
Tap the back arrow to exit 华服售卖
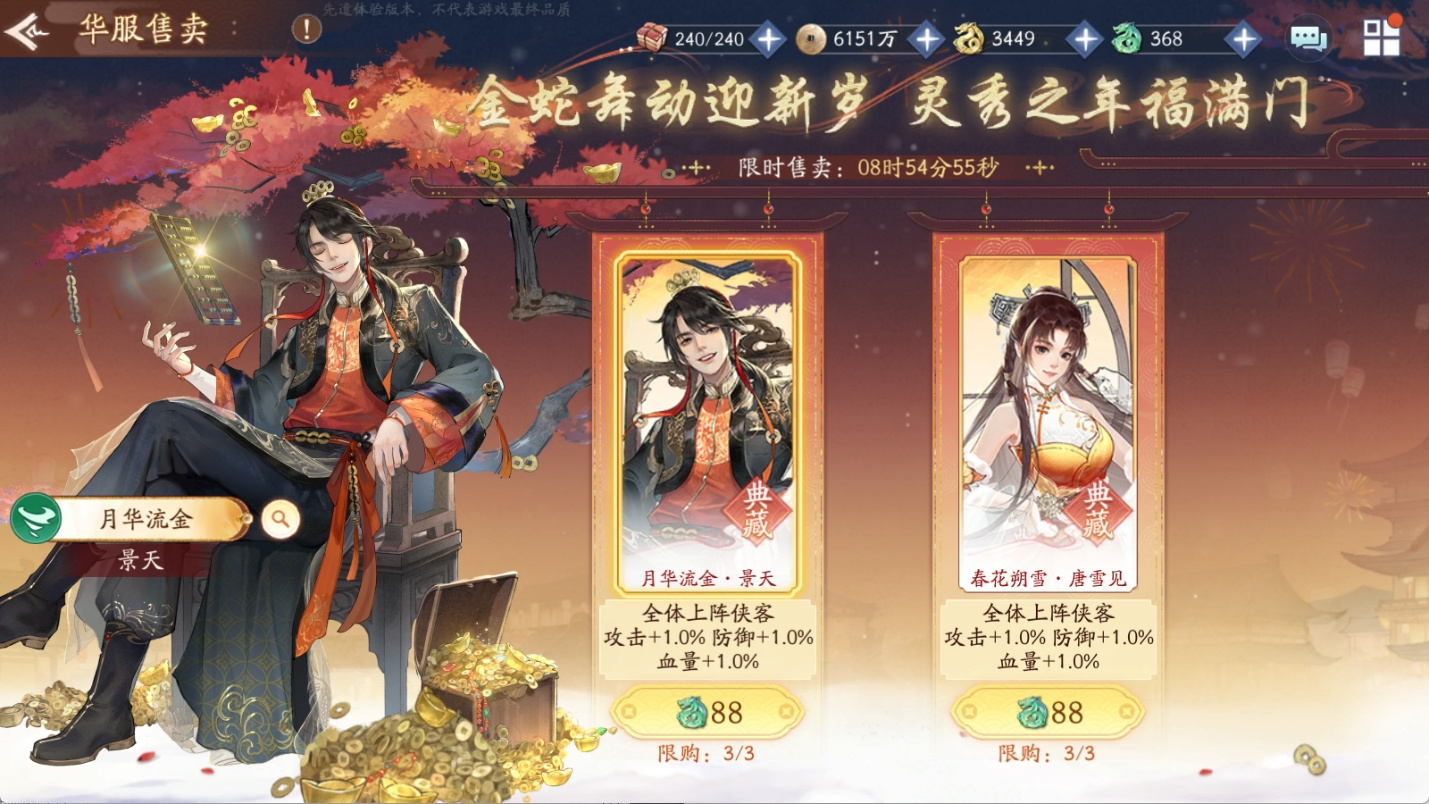point(25,30)
